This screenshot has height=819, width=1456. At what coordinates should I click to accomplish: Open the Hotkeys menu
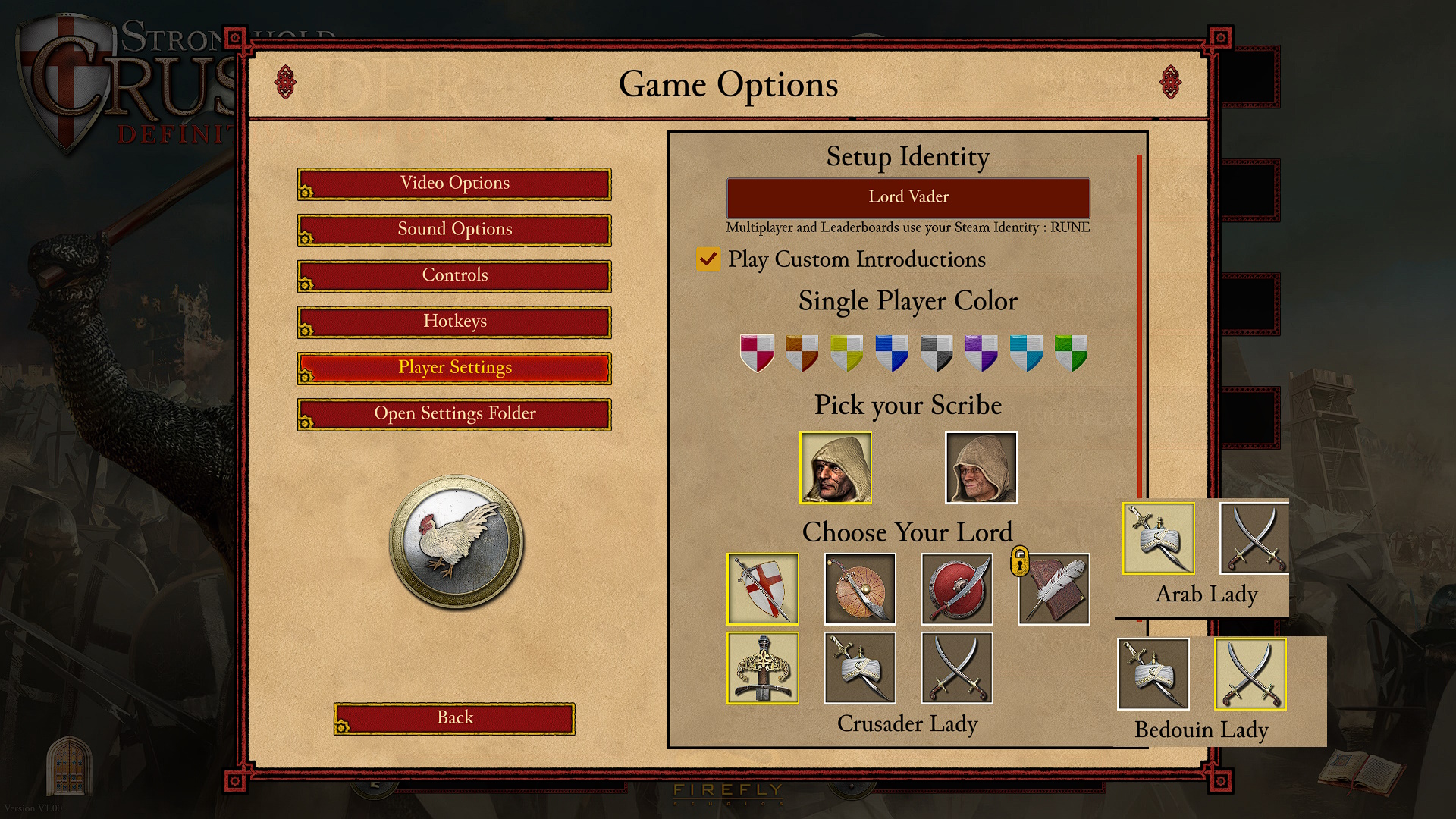click(454, 322)
